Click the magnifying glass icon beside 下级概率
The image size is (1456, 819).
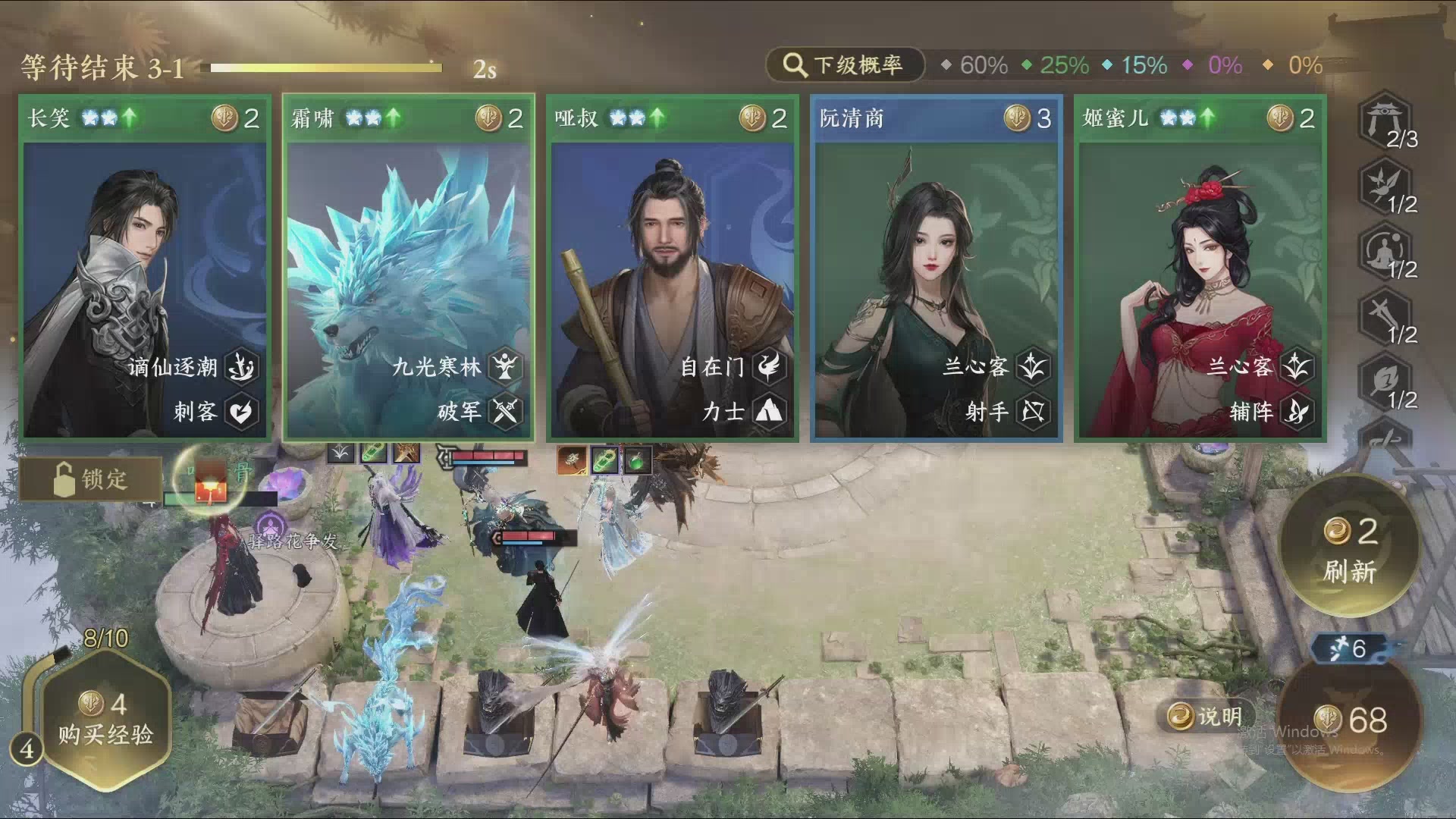coord(793,64)
